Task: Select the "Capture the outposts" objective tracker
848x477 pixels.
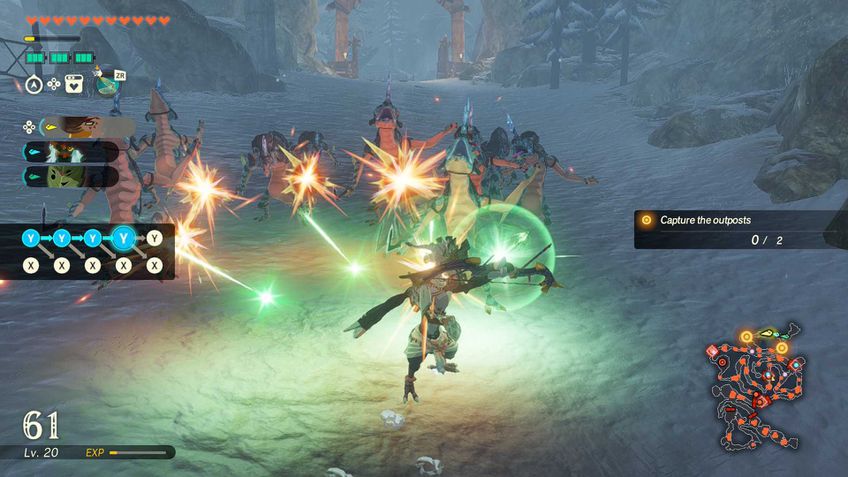Action: click(734, 229)
